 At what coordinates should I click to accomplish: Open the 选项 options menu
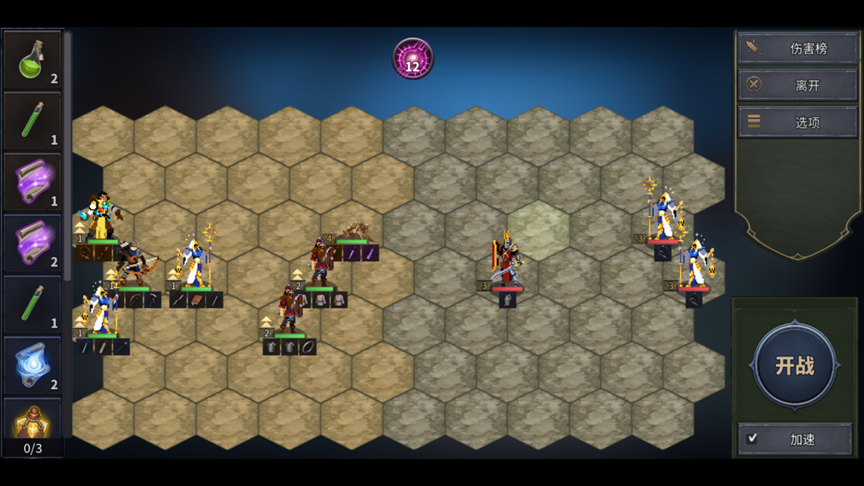[x=795, y=122]
